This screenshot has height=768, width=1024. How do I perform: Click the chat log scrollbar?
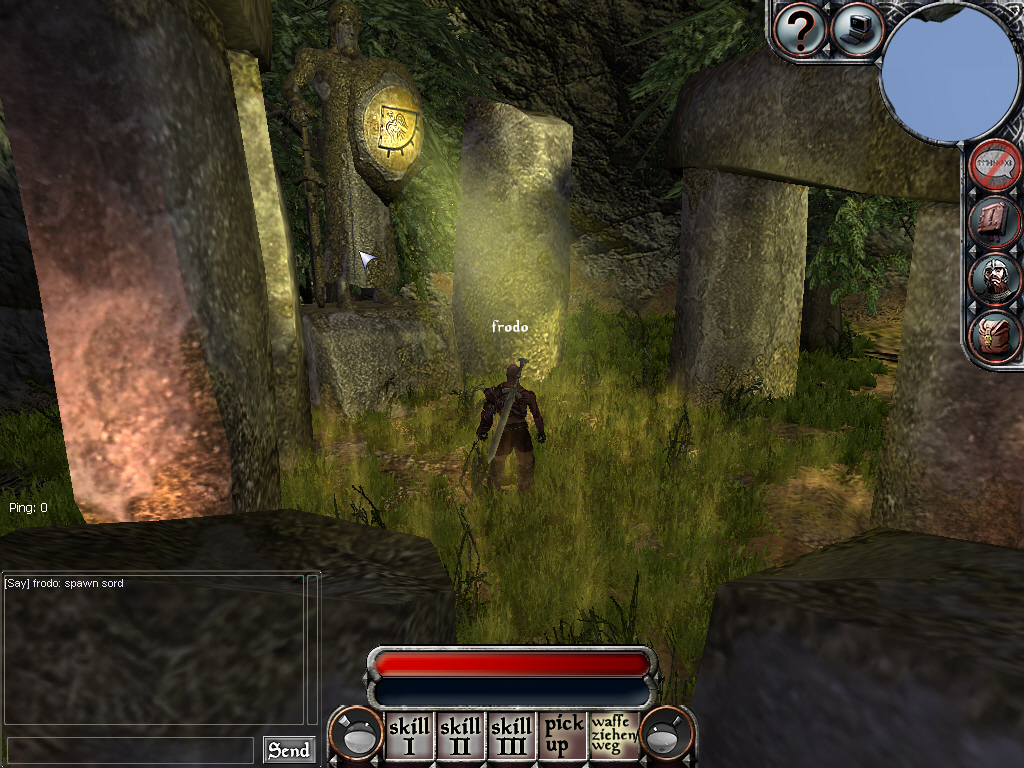(x=312, y=648)
